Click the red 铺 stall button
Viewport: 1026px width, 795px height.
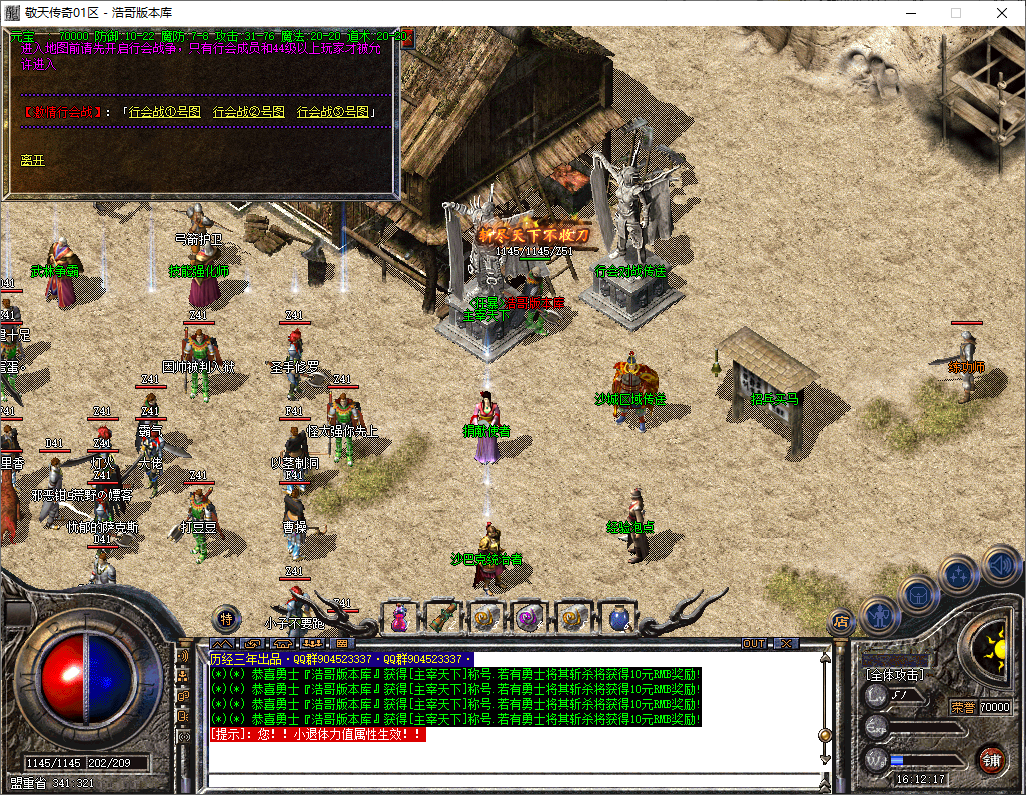point(991,758)
